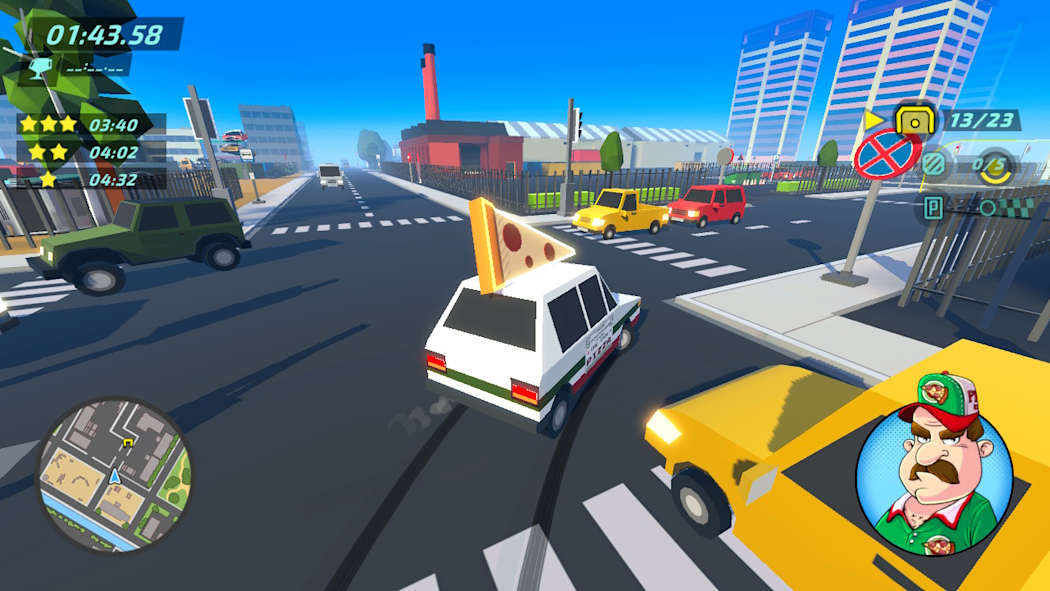Click the circular city minimap
The height and width of the screenshot is (591, 1050).
114,475
